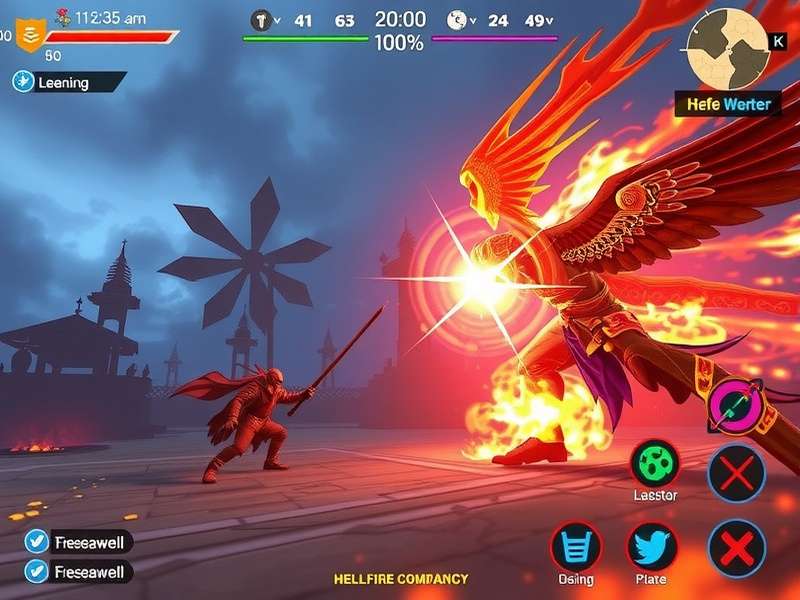Click the orange shield rank badge
Image resolution: width=800 pixels, height=600 pixels.
31,35
